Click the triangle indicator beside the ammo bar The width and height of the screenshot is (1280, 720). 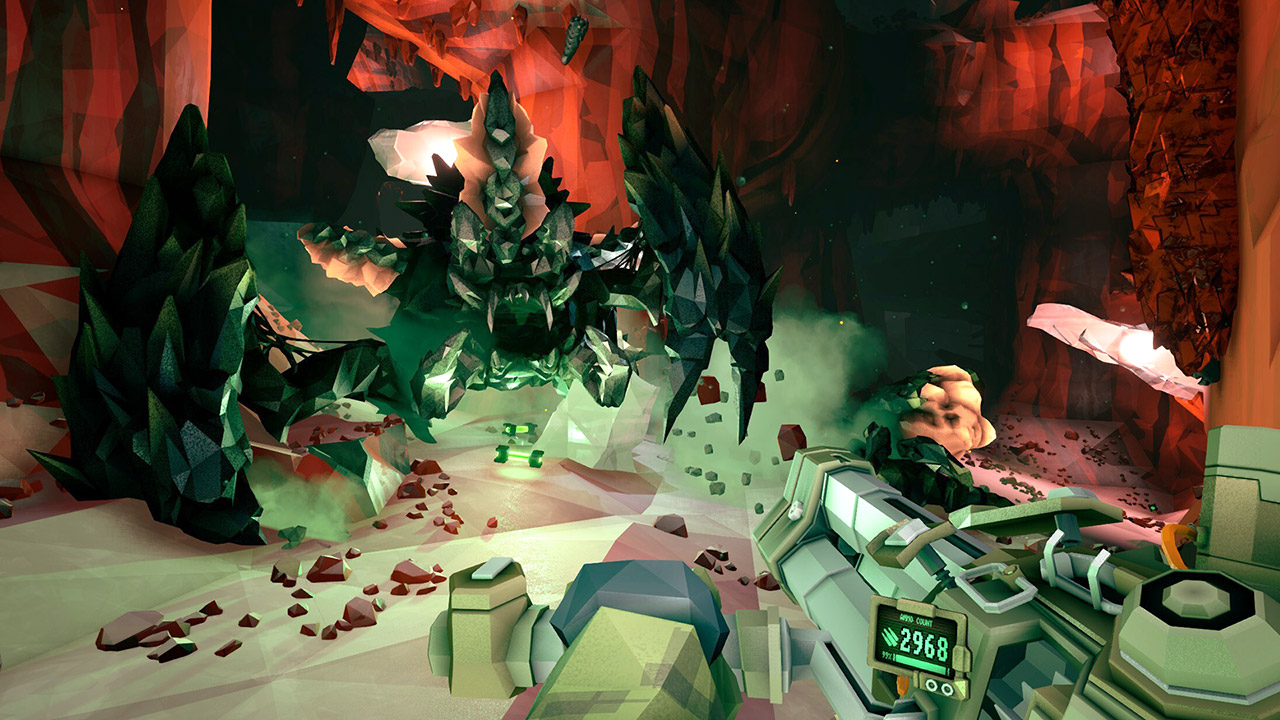[961, 686]
